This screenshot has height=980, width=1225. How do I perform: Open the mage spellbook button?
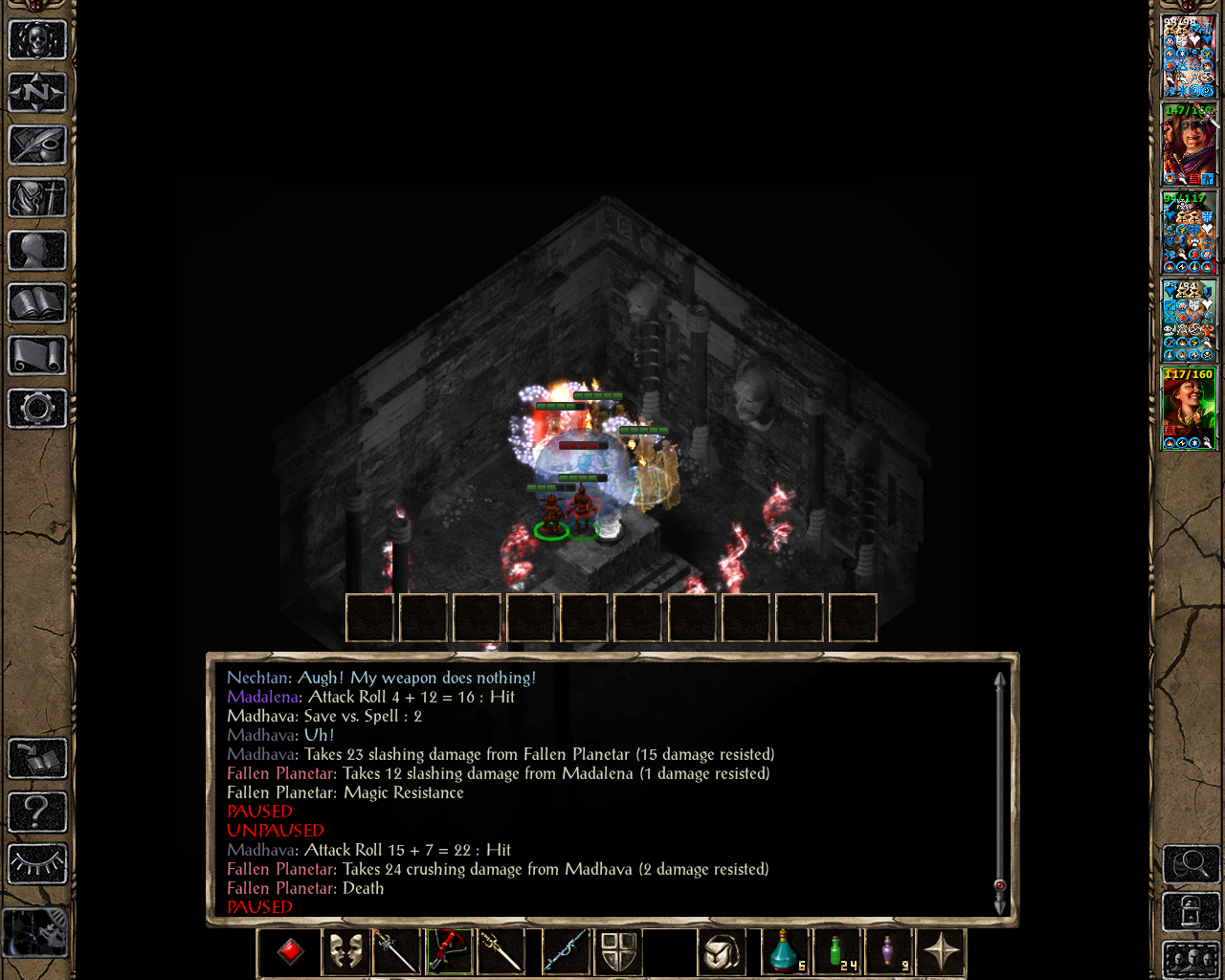pyautogui.click(x=37, y=303)
